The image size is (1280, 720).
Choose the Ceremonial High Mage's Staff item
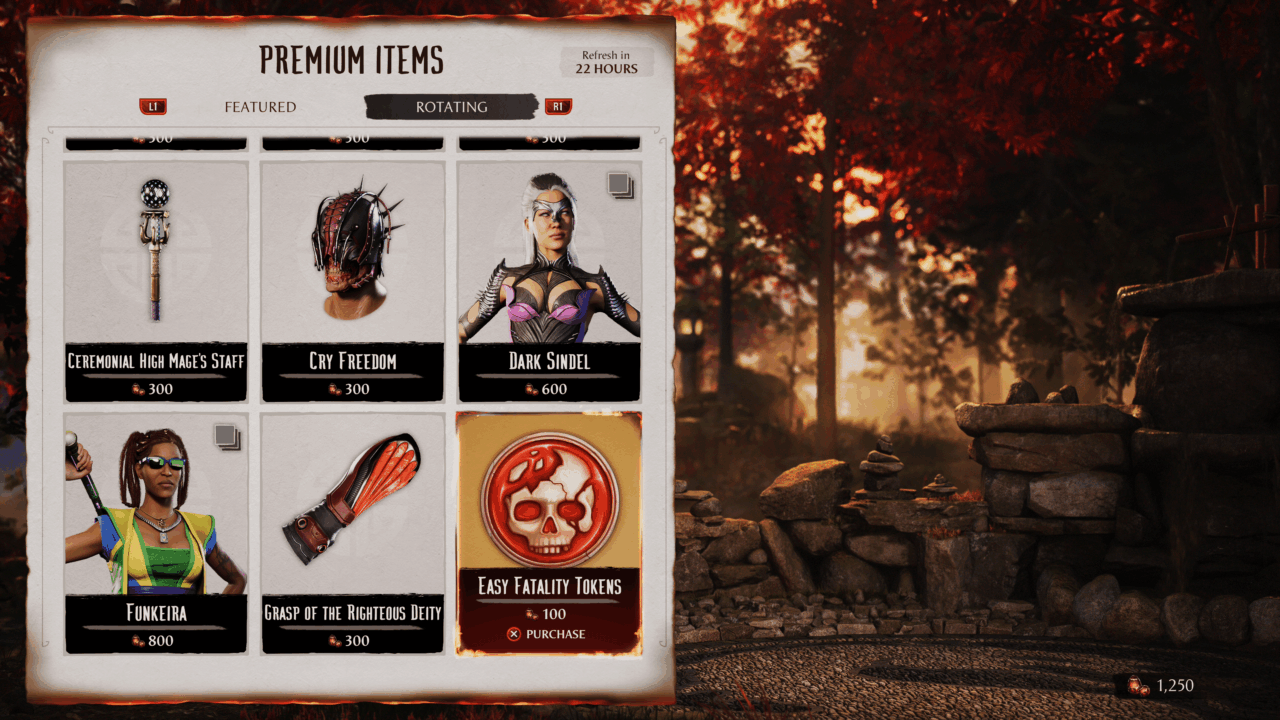coord(155,280)
